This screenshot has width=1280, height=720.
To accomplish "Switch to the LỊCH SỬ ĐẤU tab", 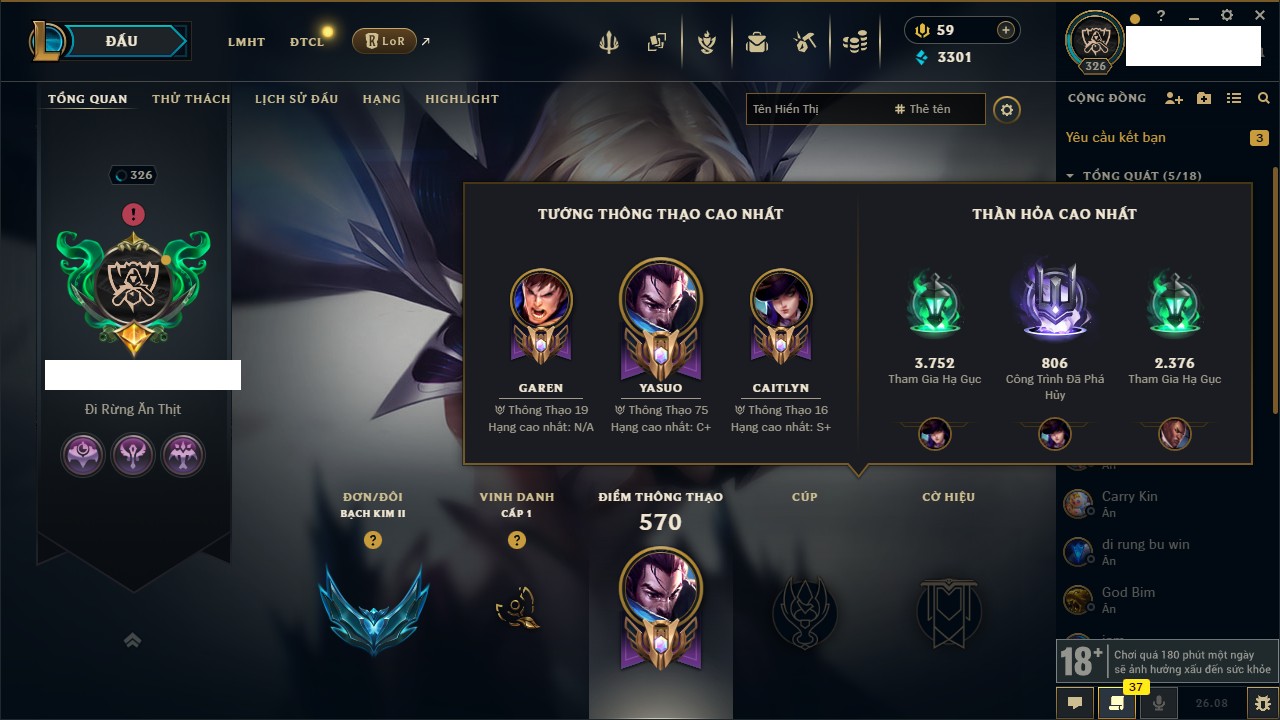I will (296, 99).
